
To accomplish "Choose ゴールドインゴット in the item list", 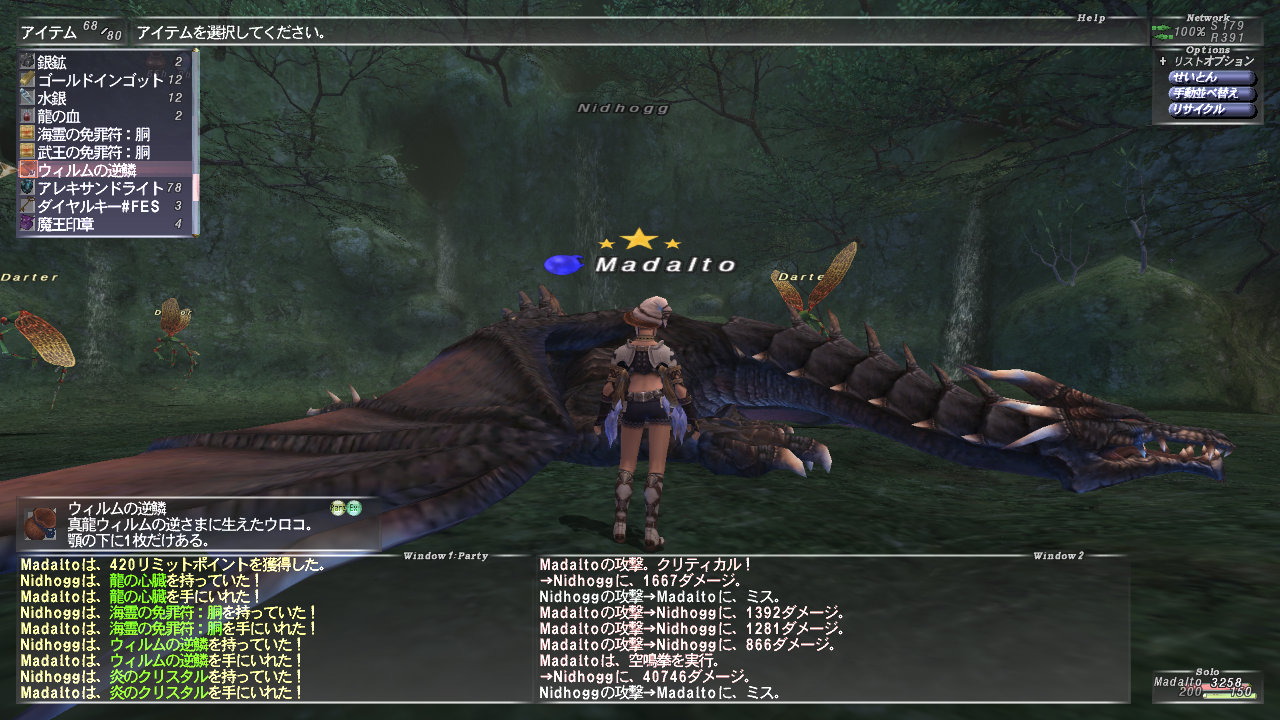I will pos(100,80).
